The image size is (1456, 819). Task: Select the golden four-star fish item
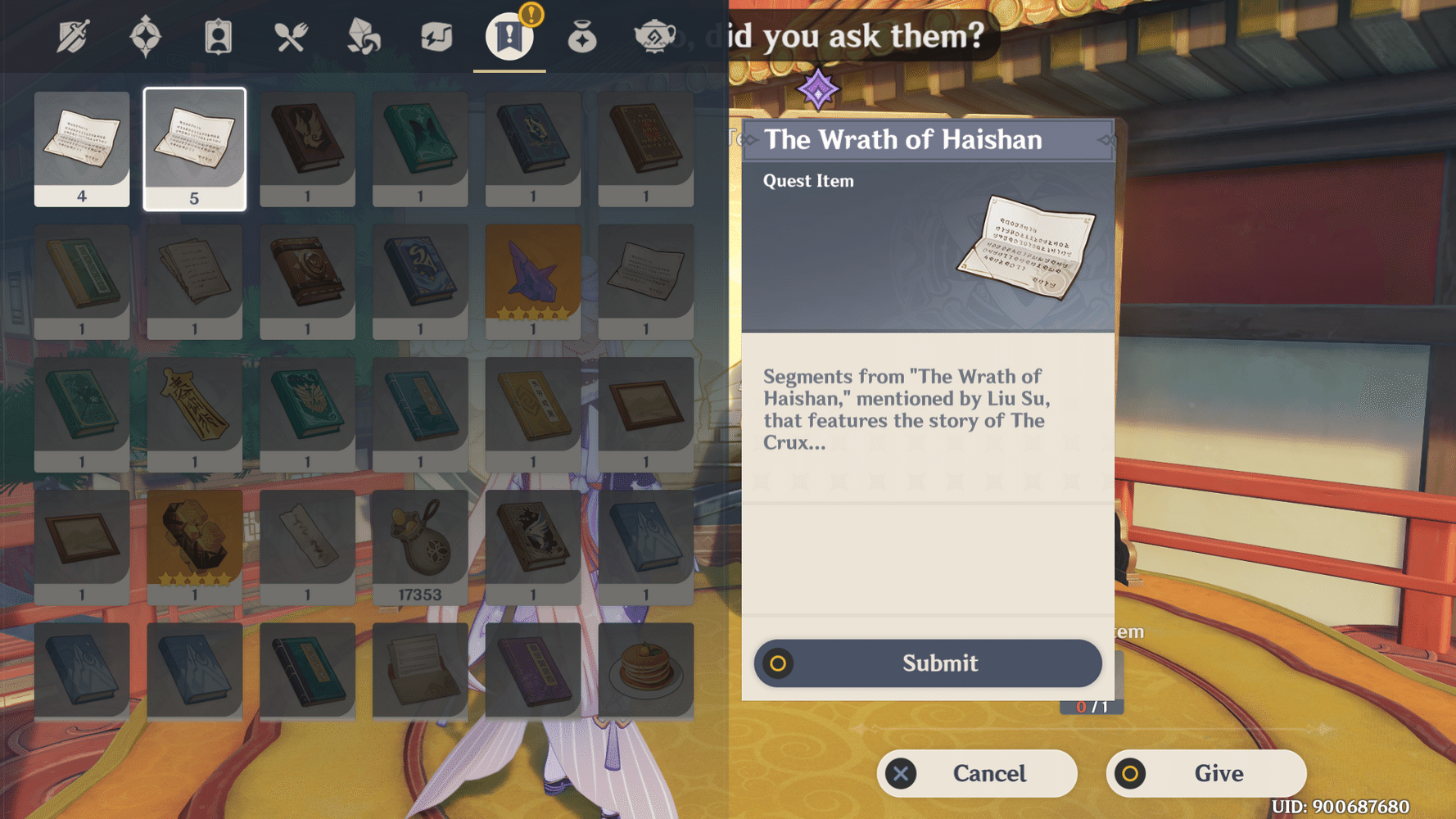point(532,281)
